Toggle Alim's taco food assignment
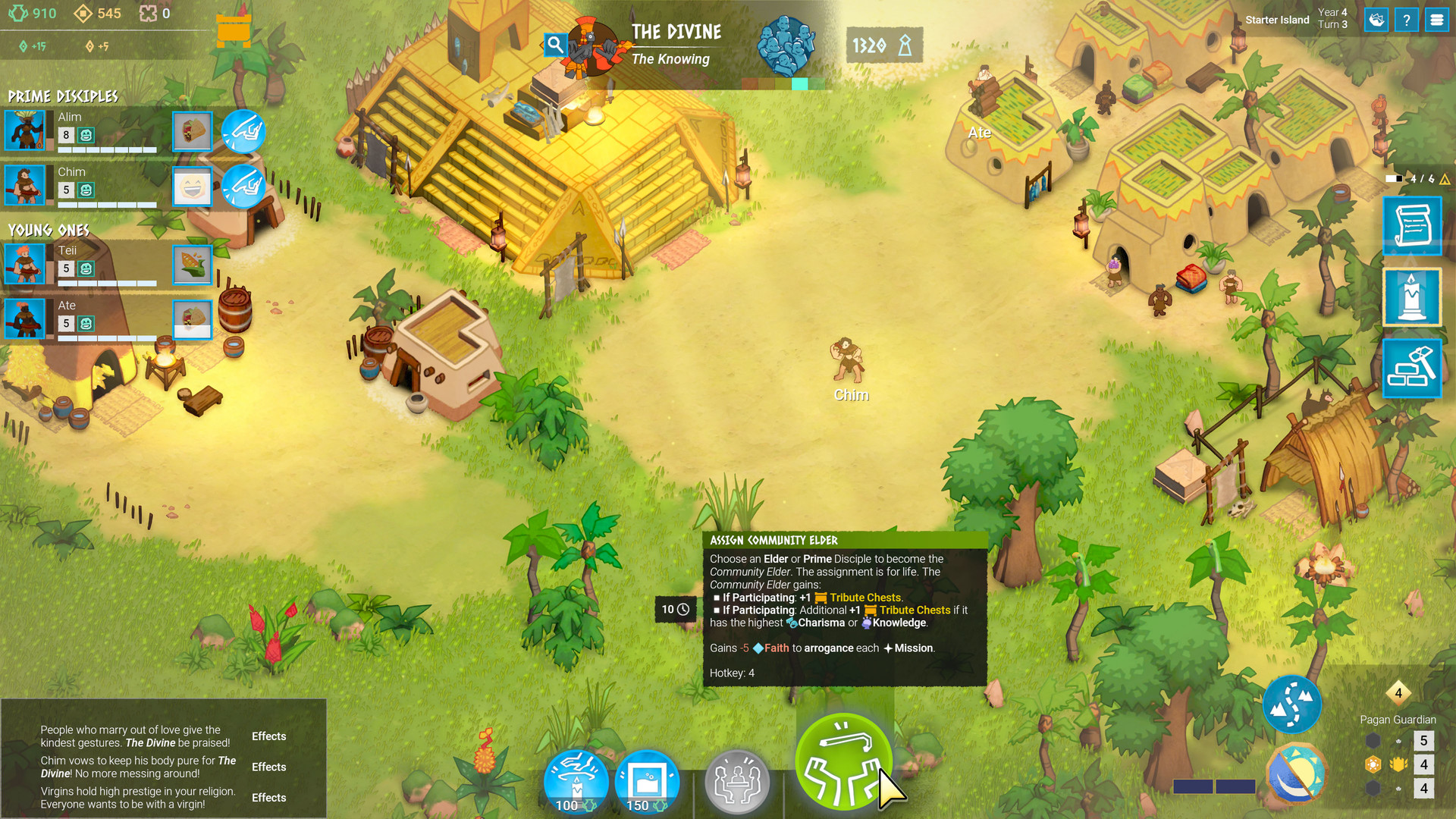This screenshot has height=819, width=1456. [192, 132]
